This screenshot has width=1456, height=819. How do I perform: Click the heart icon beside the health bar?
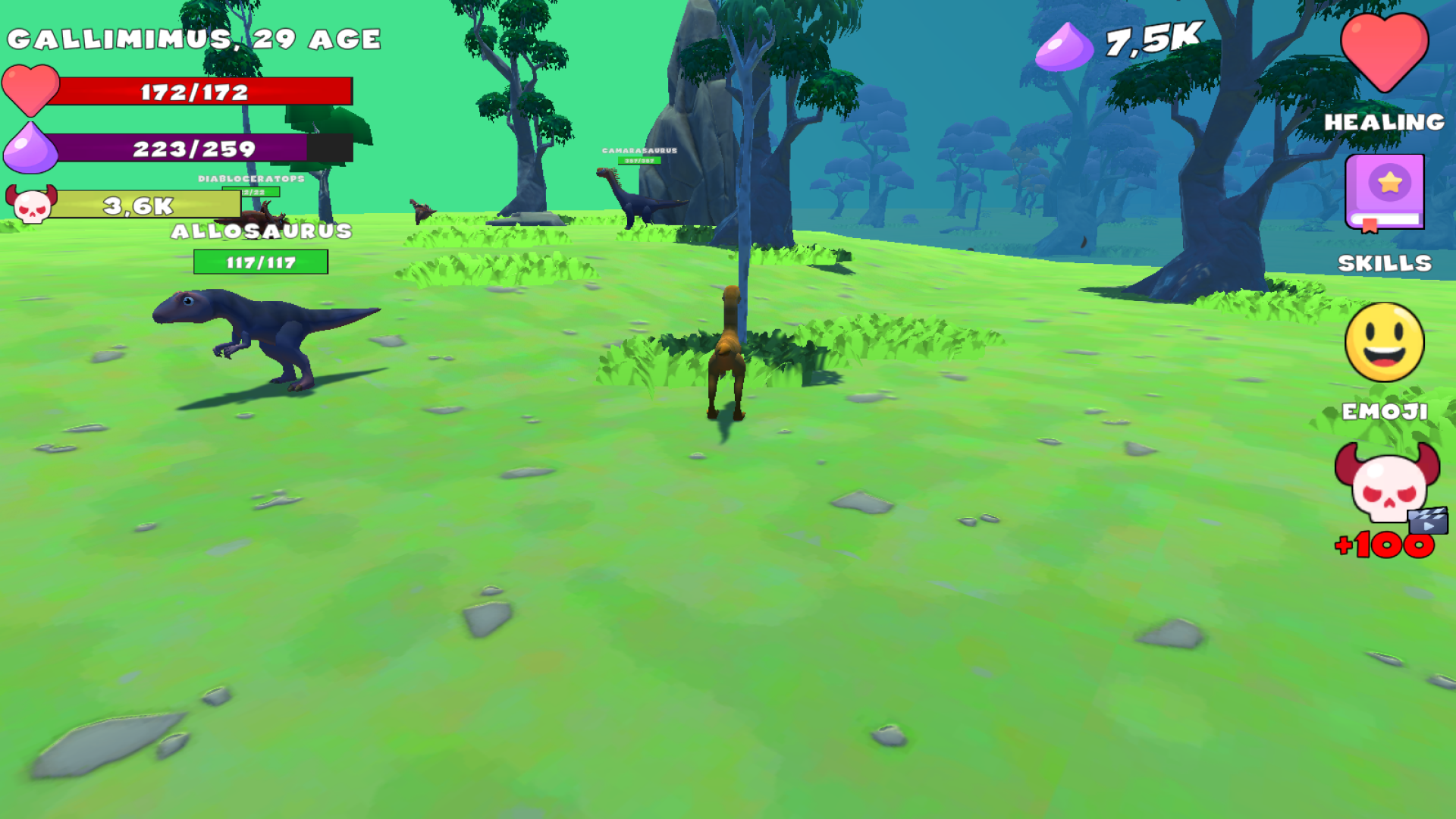coord(32,91)
